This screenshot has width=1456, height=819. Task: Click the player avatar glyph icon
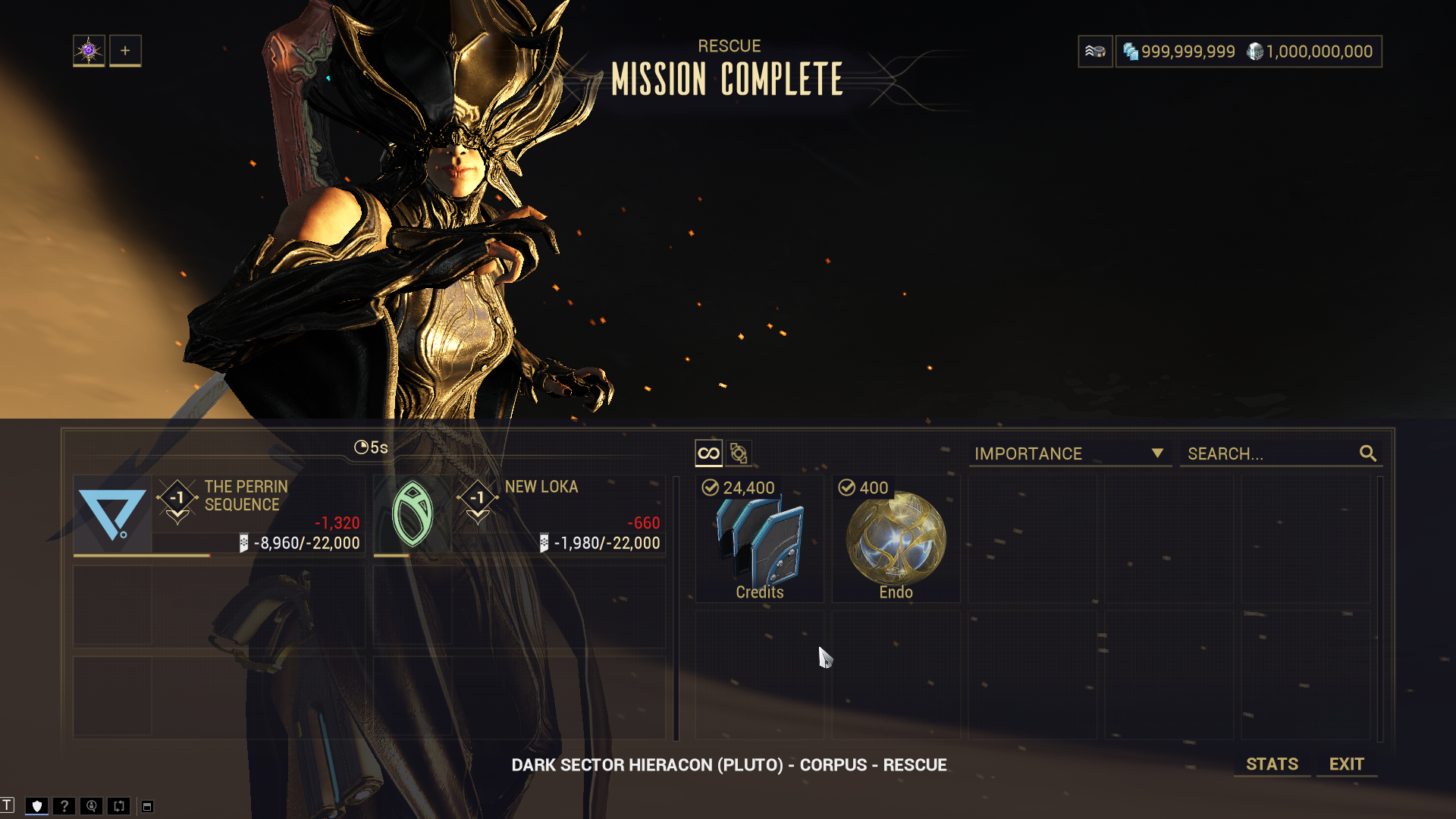(89, 51)
